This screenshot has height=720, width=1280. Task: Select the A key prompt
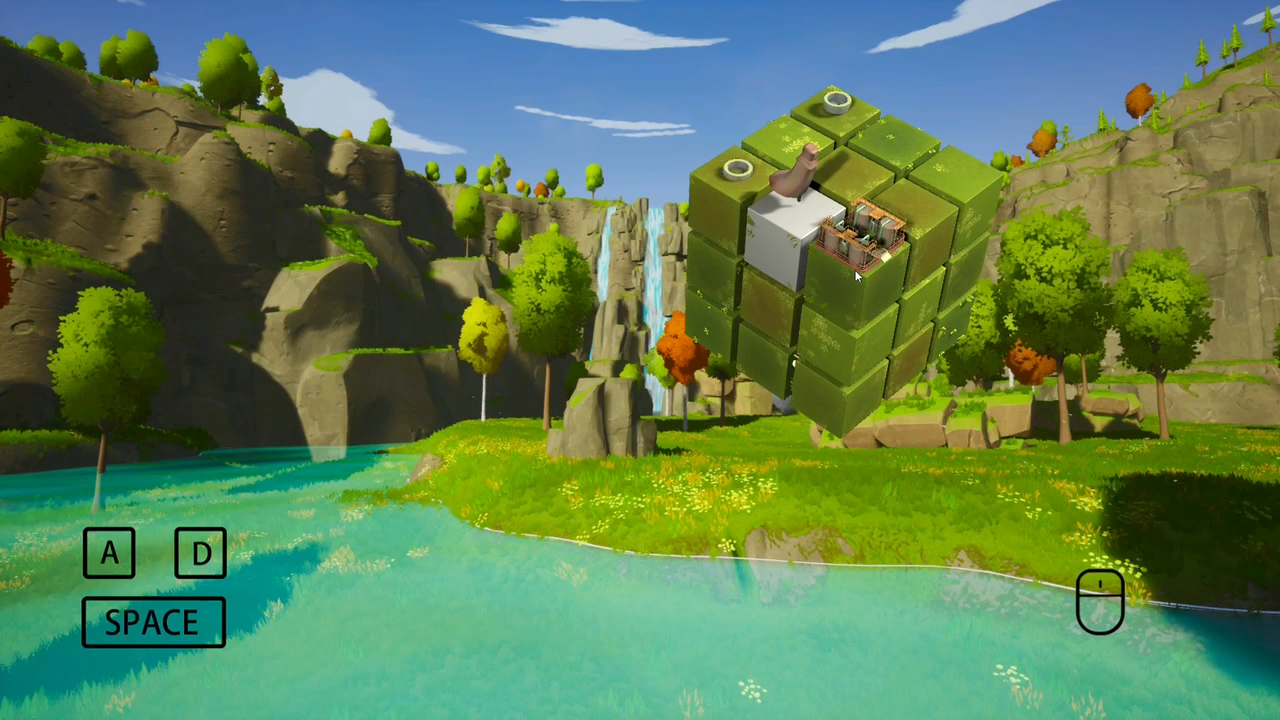pyautogui.click(x=109, y=554)
